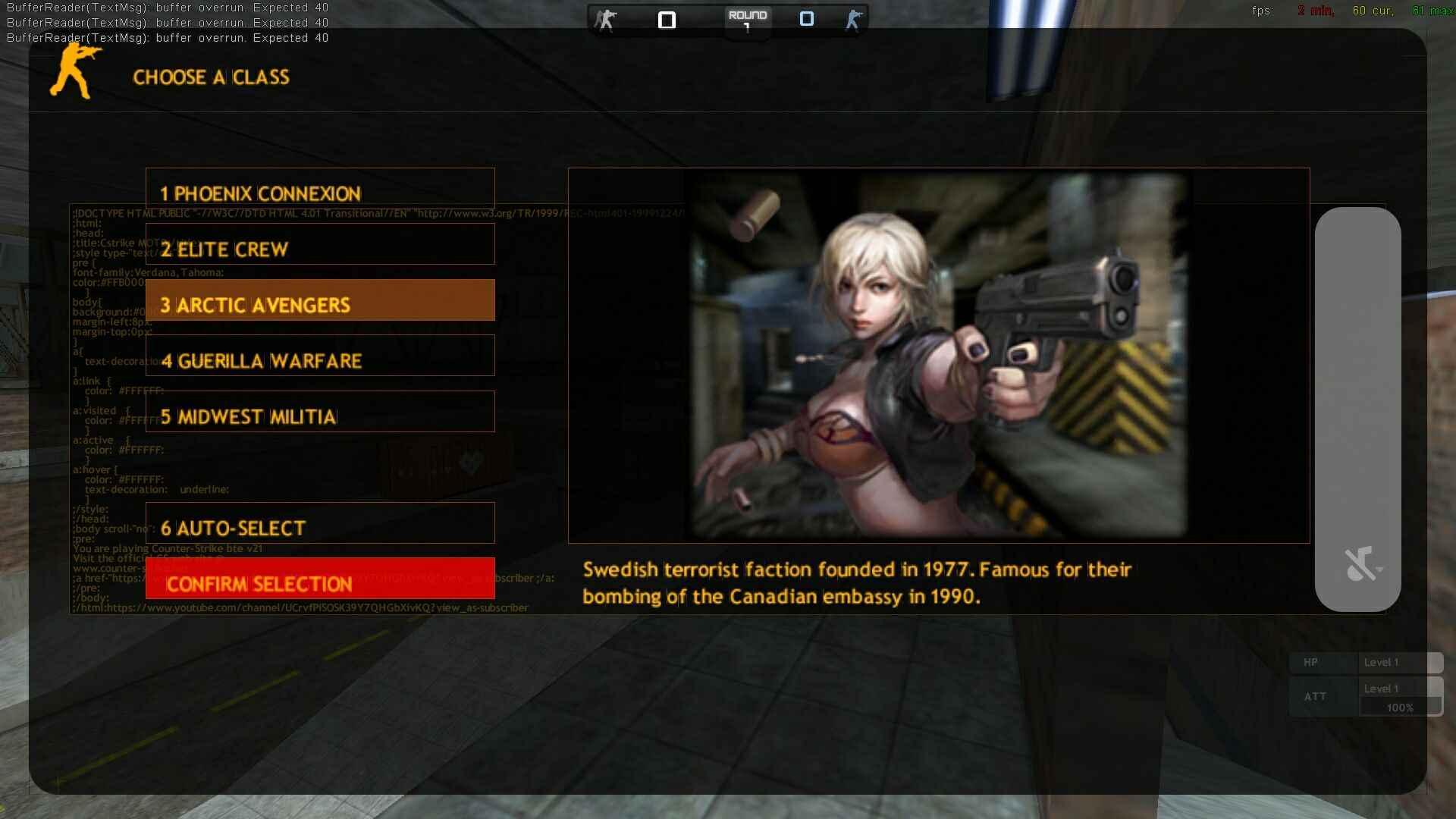This screenshot has width=1456, height=819.
Task: Click the class portrait preview image
Action: (938, 355)
